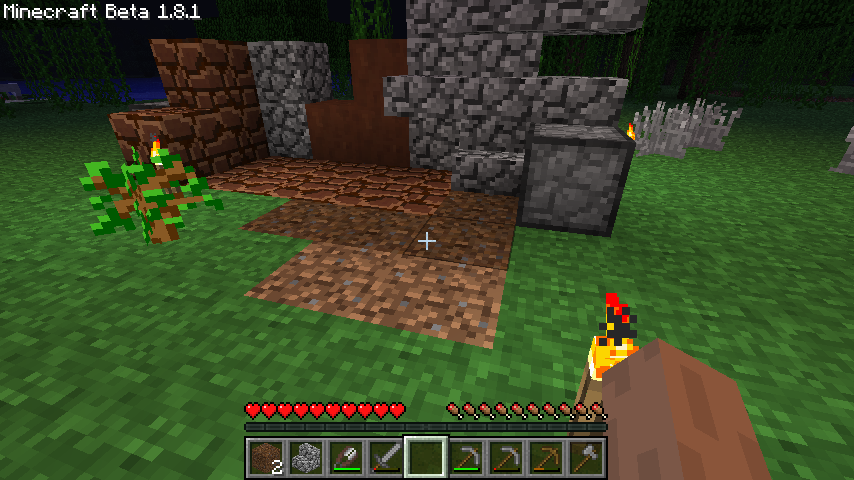This screenshot has height=480, width=854.
Task: Equip the stone axe in the last slot
Action: (x=586, y=458)
